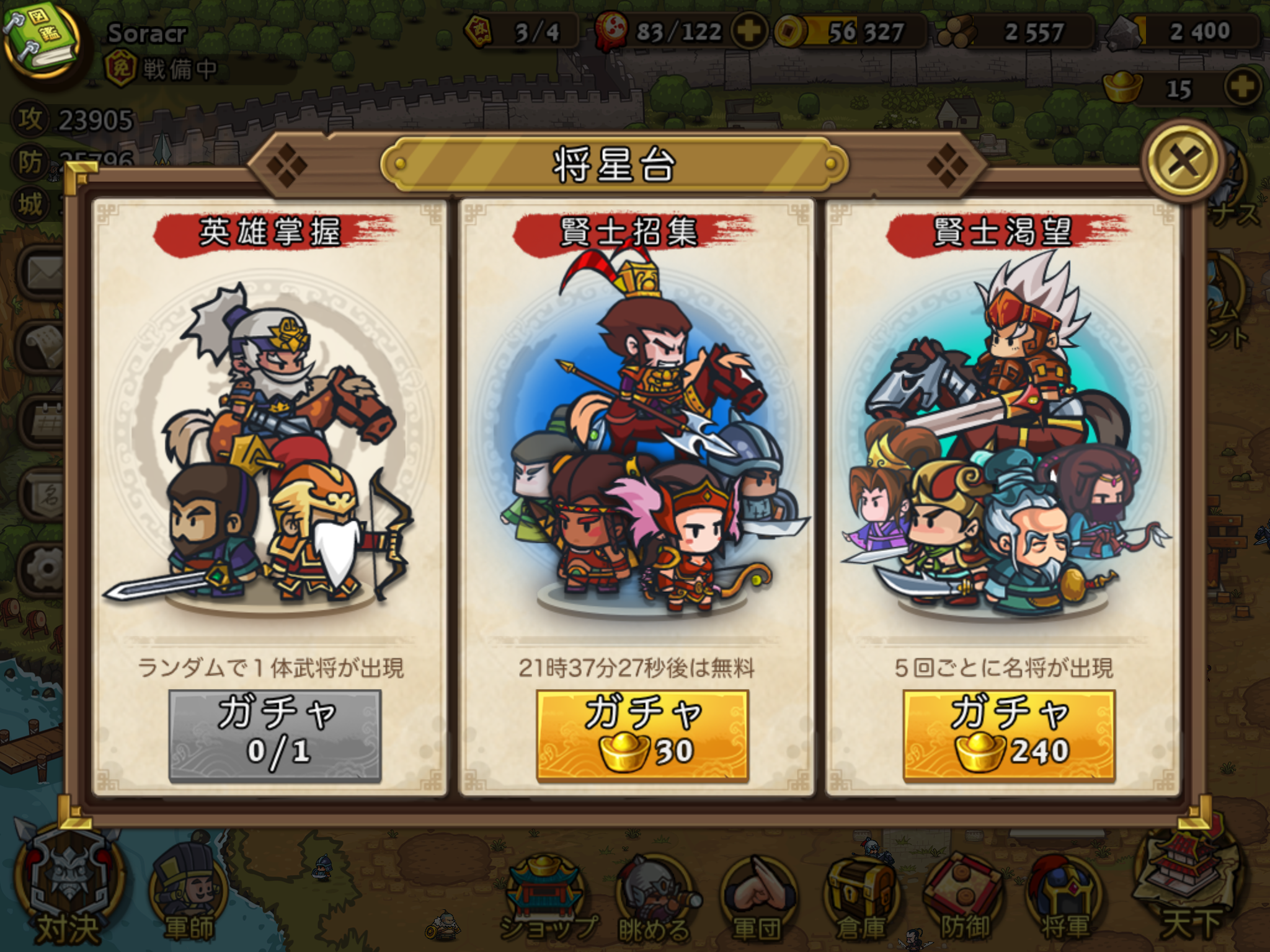Close the 将星台 dialog
Viewport: 1270px width, 952px height.
coord(1184,161)
